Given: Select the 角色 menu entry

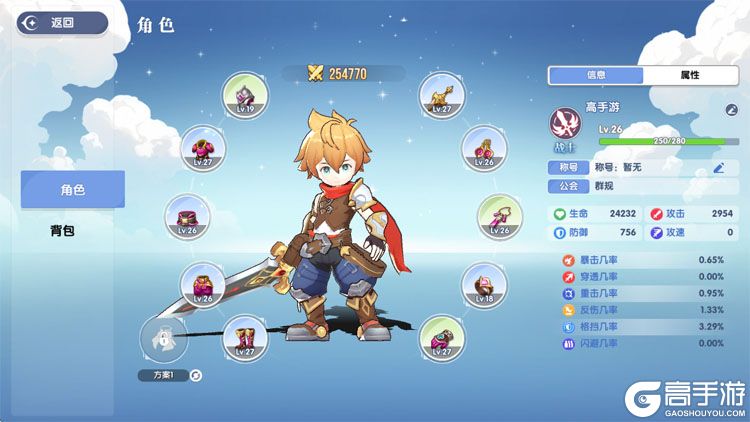Looking at the screenshot, I should pyautogui.click(x=72, y=189).
